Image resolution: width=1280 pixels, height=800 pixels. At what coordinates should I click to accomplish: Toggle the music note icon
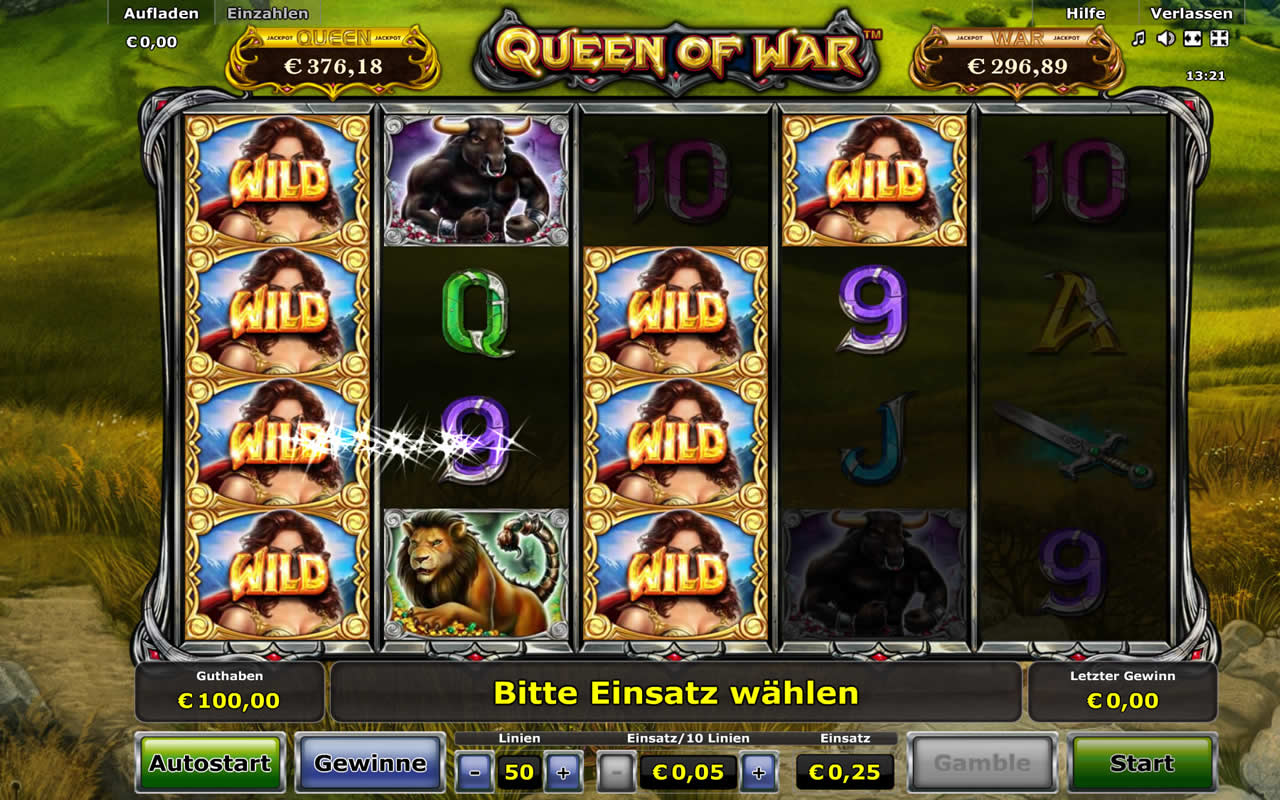click(x=1138, y=38)
